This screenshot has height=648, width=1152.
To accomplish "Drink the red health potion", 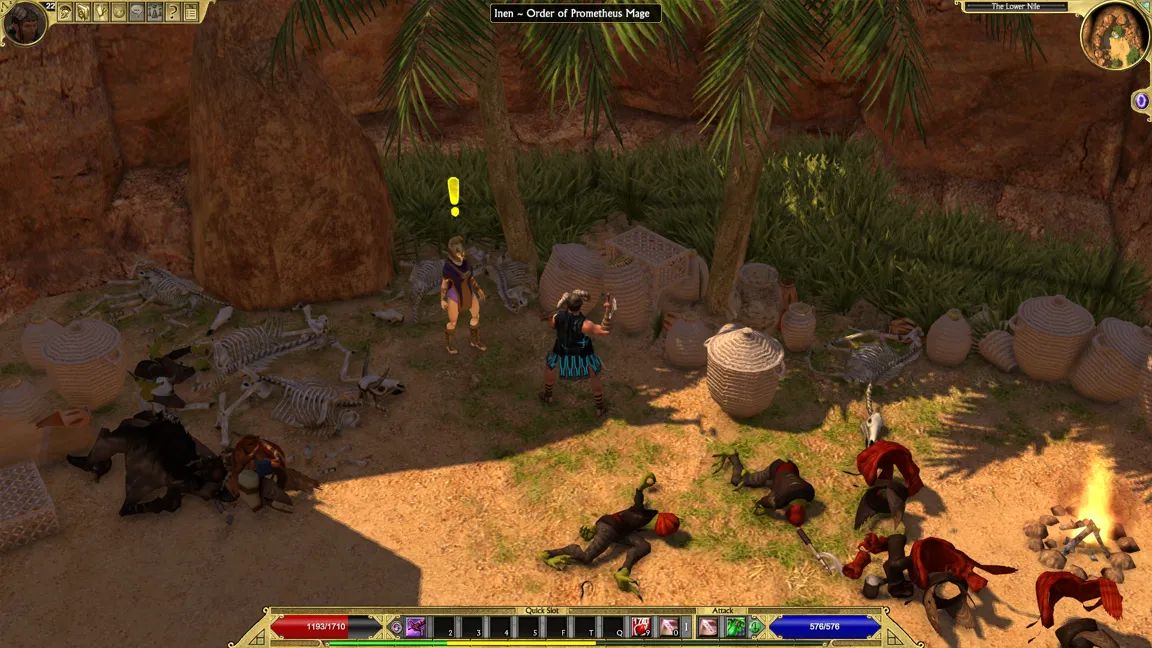I will pyautogui.click(x=641, y=627).
